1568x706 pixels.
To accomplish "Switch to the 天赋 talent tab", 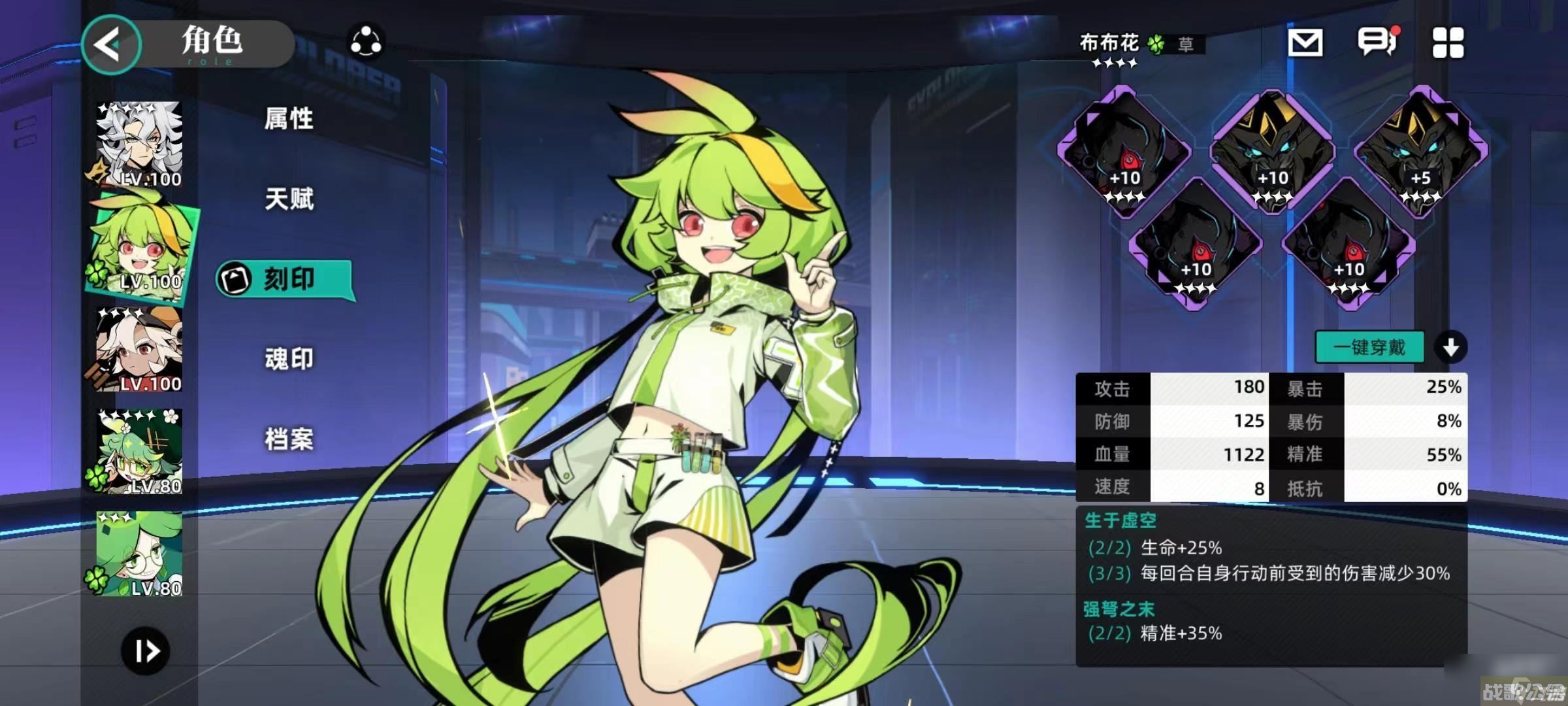I will (x=289, y=199).
